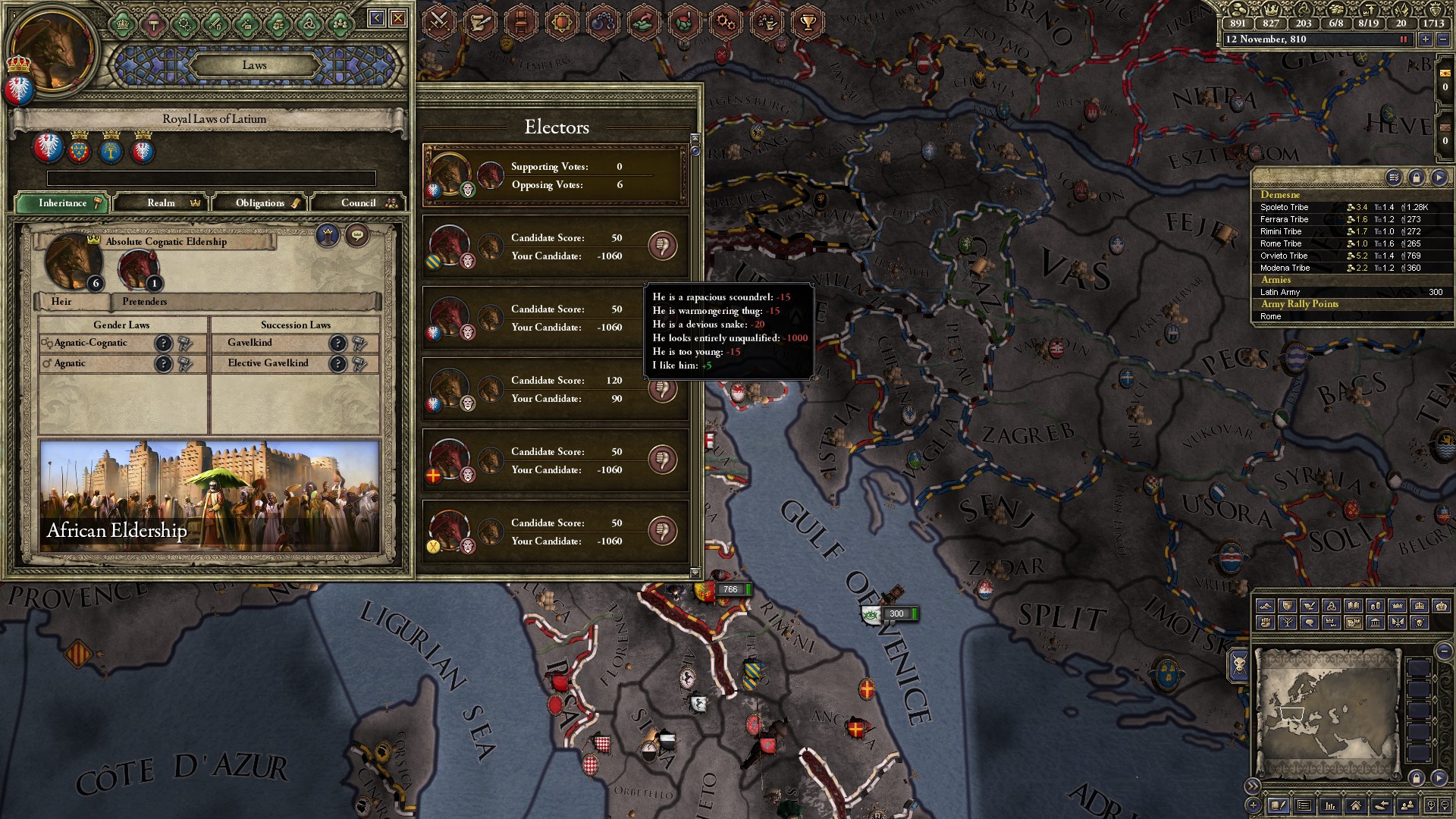Viewport: 1456px width, 819px height.
Task: Show info for Elective Gavelkind law
Action: click(x=337, y=364)
